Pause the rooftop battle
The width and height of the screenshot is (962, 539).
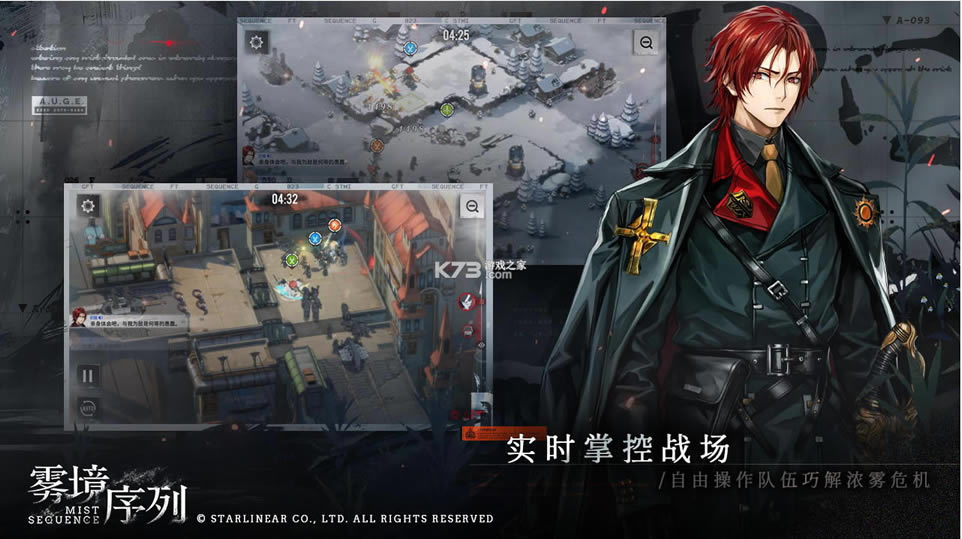coord(88,376)
